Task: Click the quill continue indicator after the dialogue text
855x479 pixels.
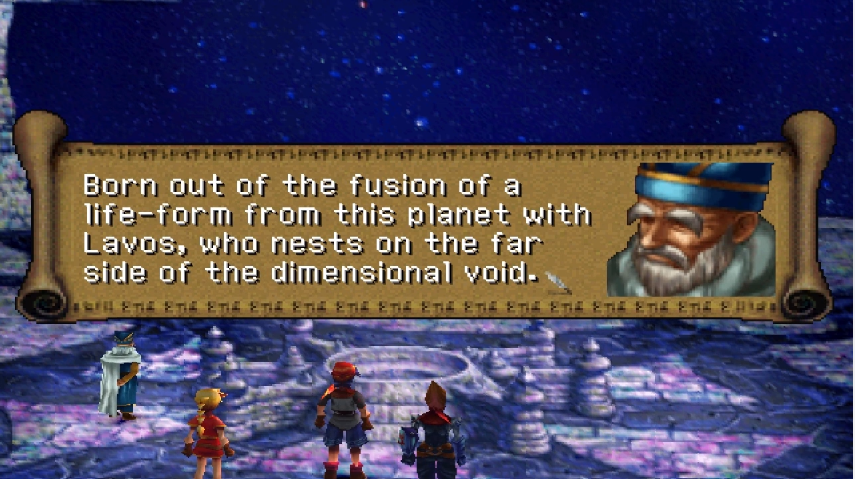Action: point(558,280)
